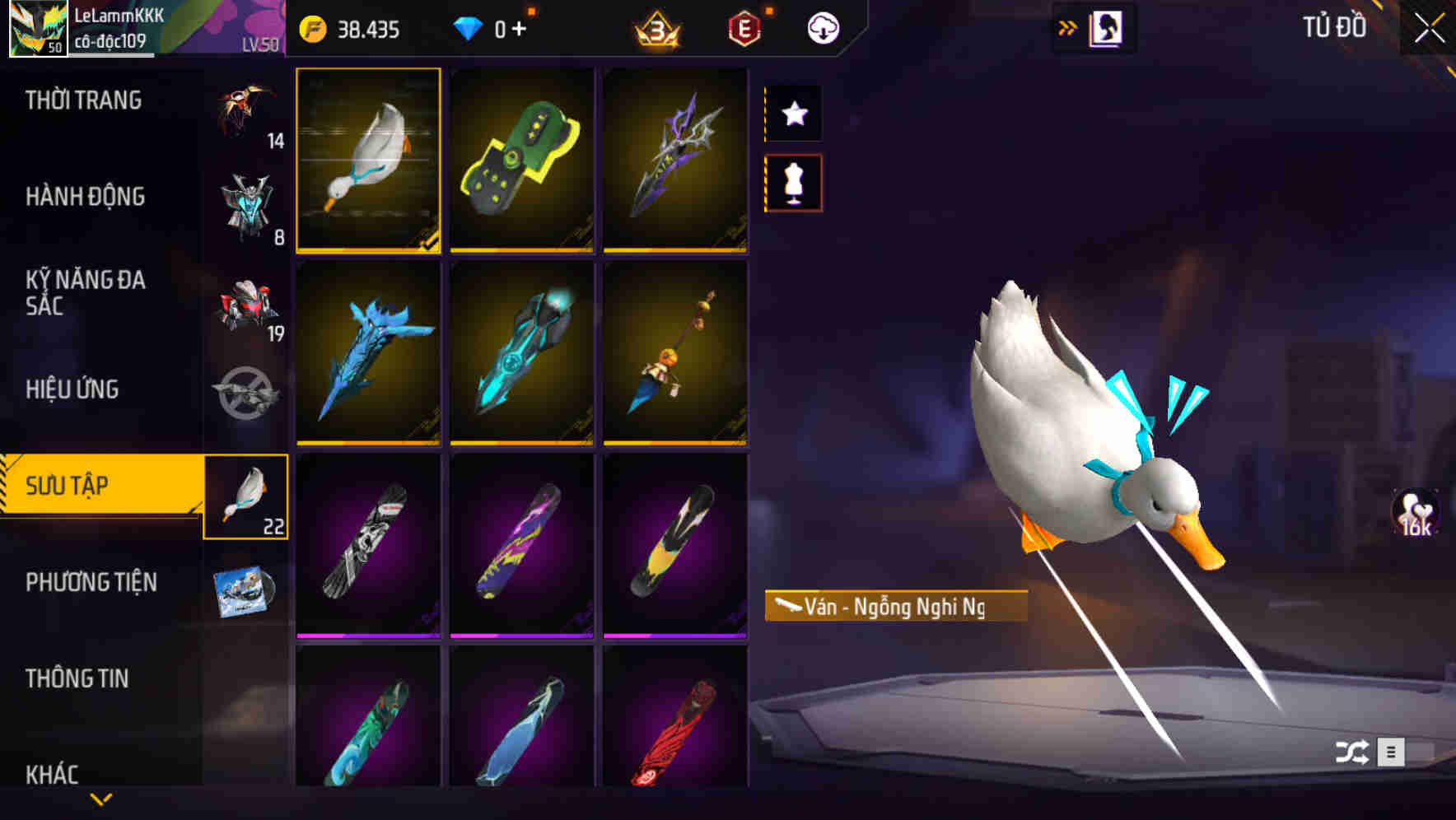The height and width of the screenshot is (820, 1456).
Task: Toggle the favorite star on the right panel
Action: (x=793, y=114)
